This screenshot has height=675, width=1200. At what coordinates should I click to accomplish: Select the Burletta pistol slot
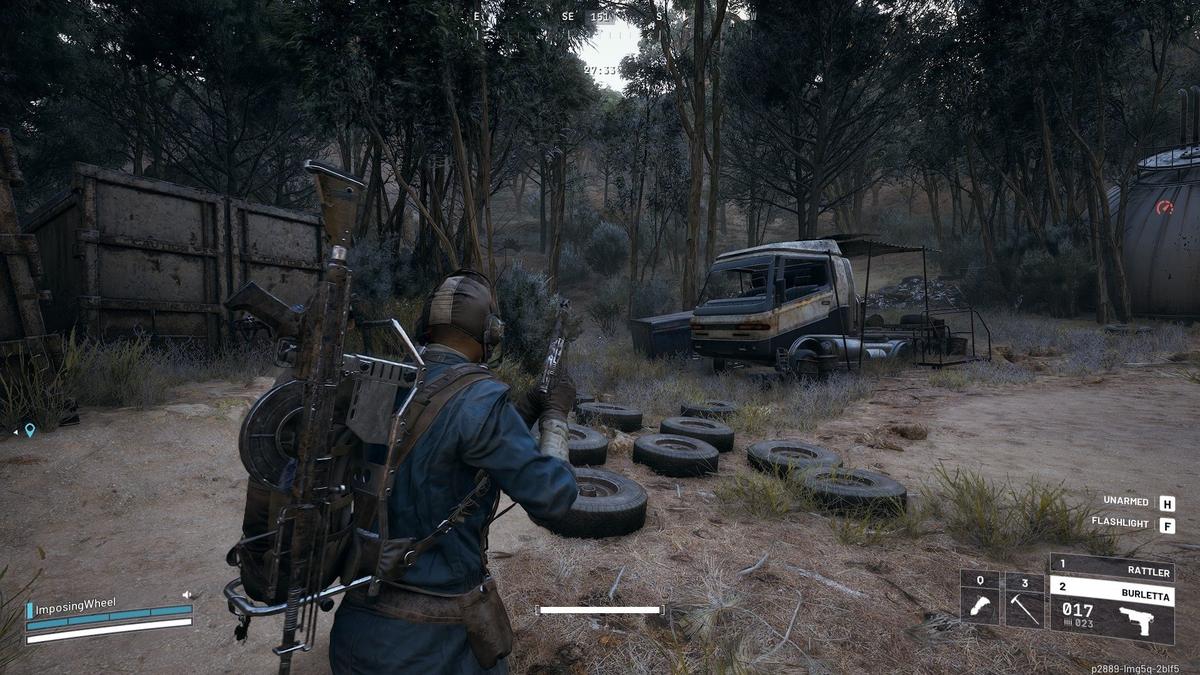(1111, 590)
